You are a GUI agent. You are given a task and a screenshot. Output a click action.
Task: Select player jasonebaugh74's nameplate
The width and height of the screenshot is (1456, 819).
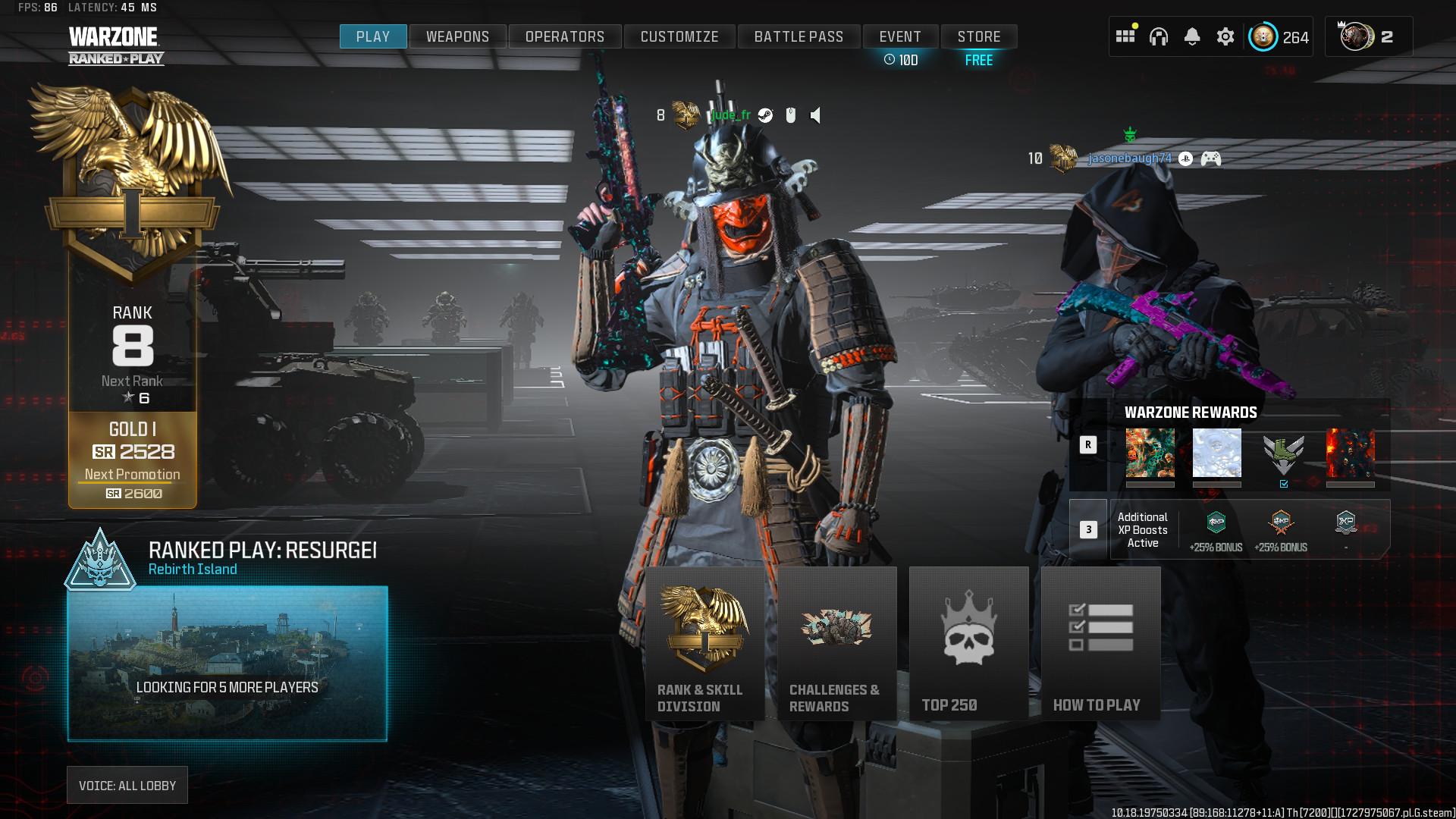[1129, 158]
